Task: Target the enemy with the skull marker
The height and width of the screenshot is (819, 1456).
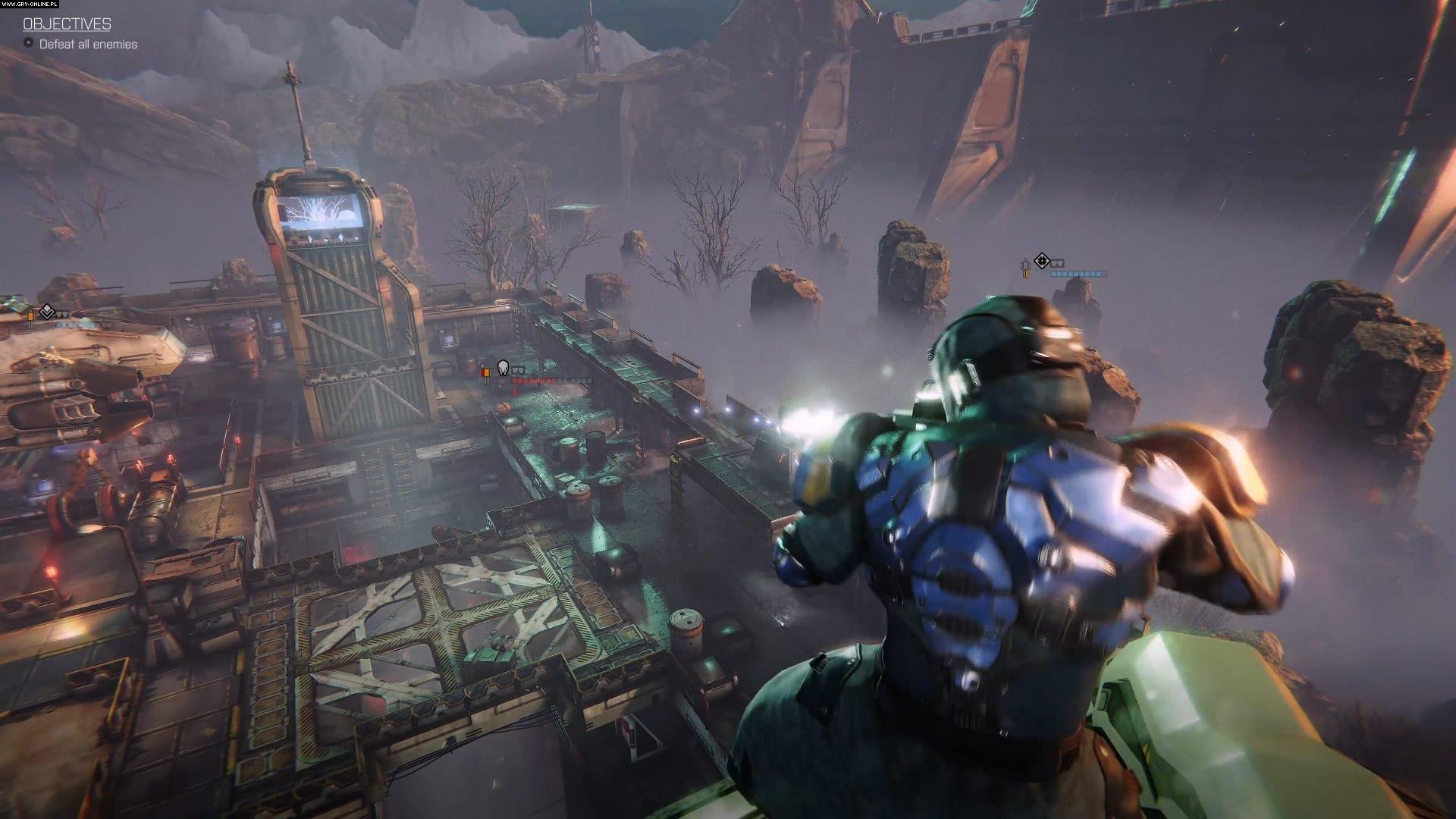Action: click(502, 369)
